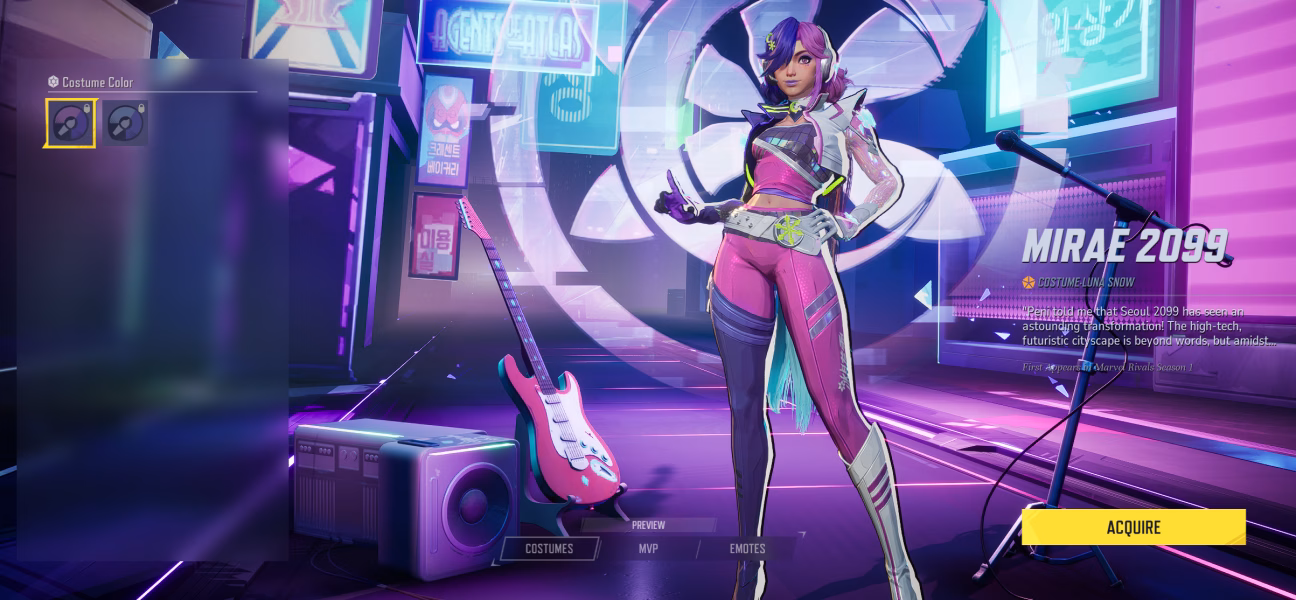The width and height of the screenshot is (1296, 600).
Task: Select the highlighted first costume color swatch
Action: click(x=70, y=123)
